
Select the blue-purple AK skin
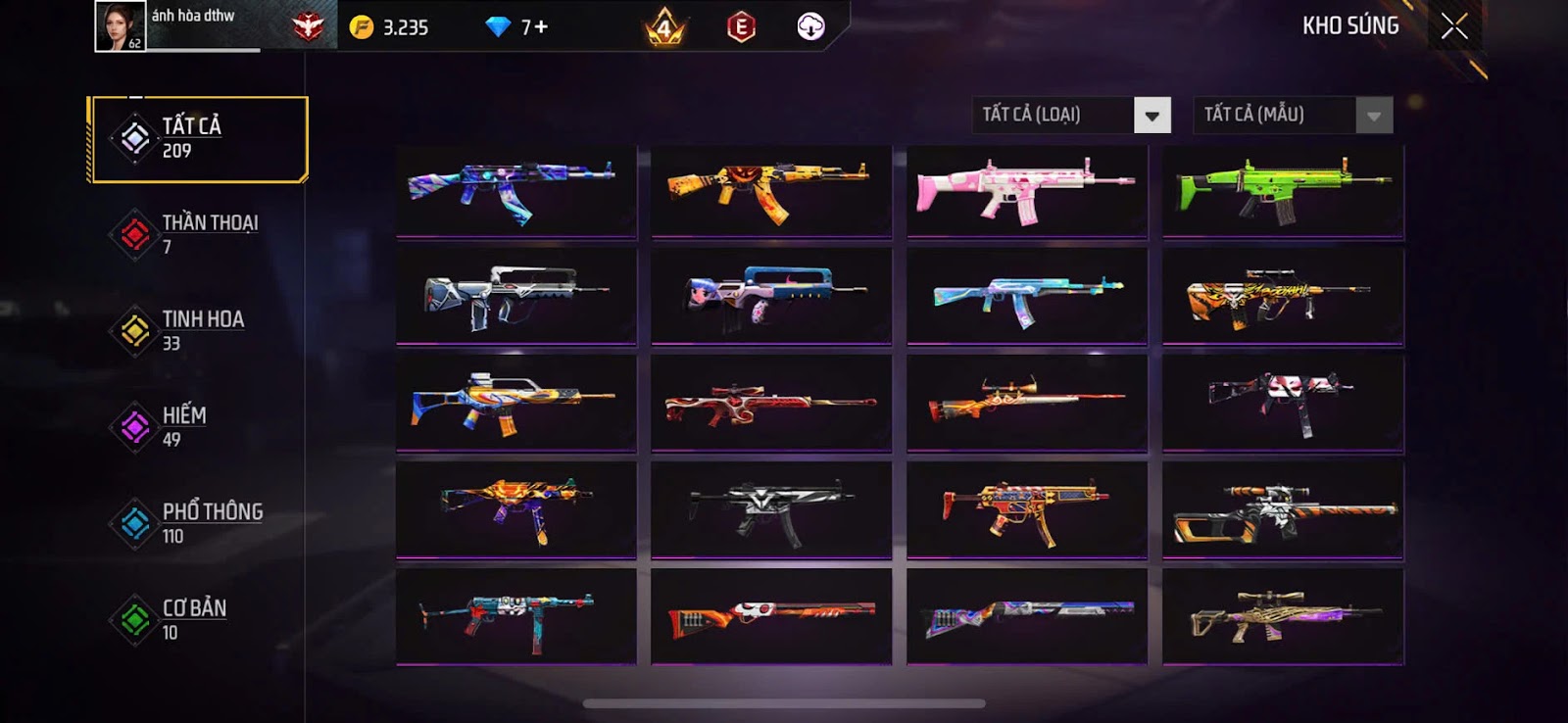pyautogui.click(x=516, y=191)
